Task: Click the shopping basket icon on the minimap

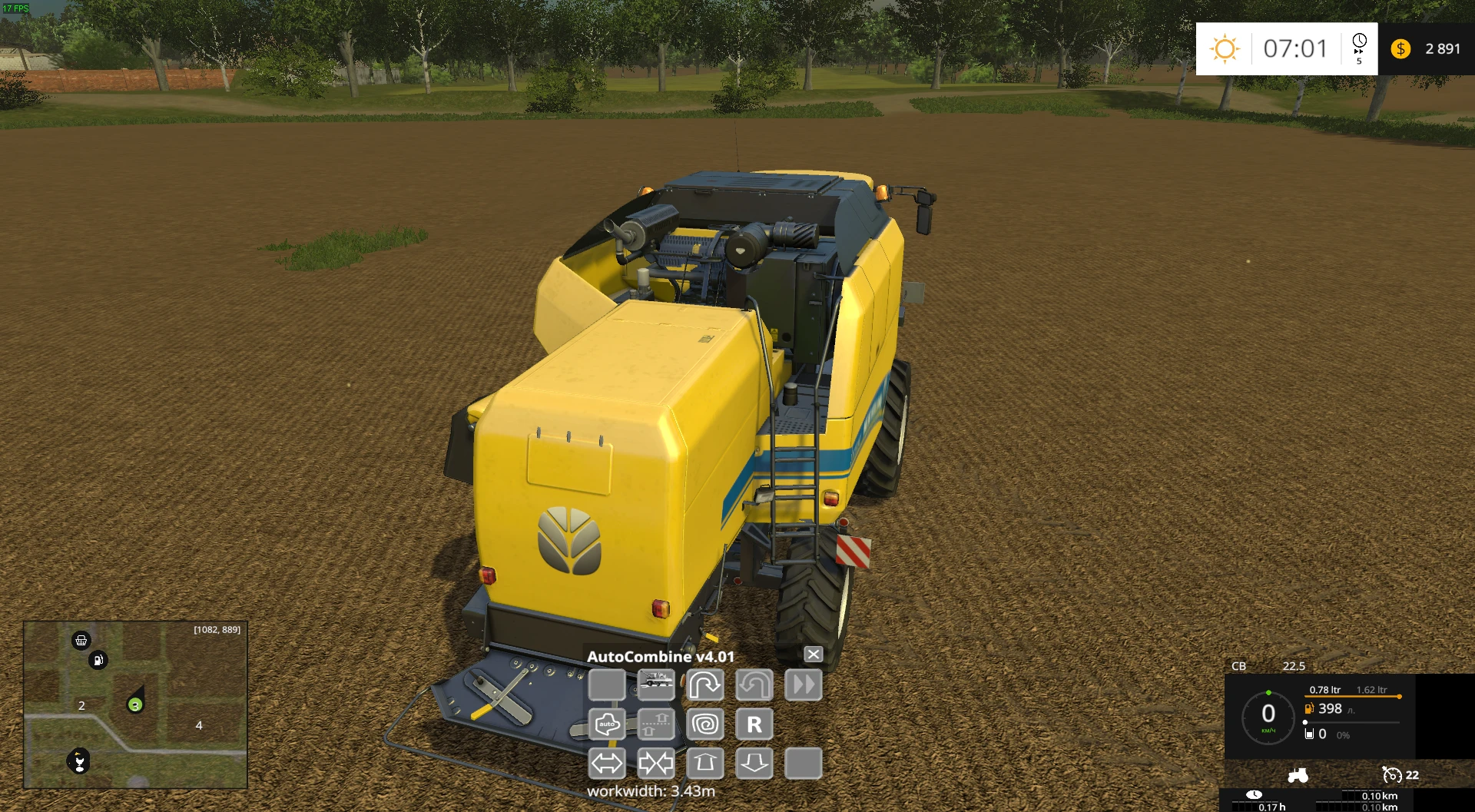Action: [81, 640]
